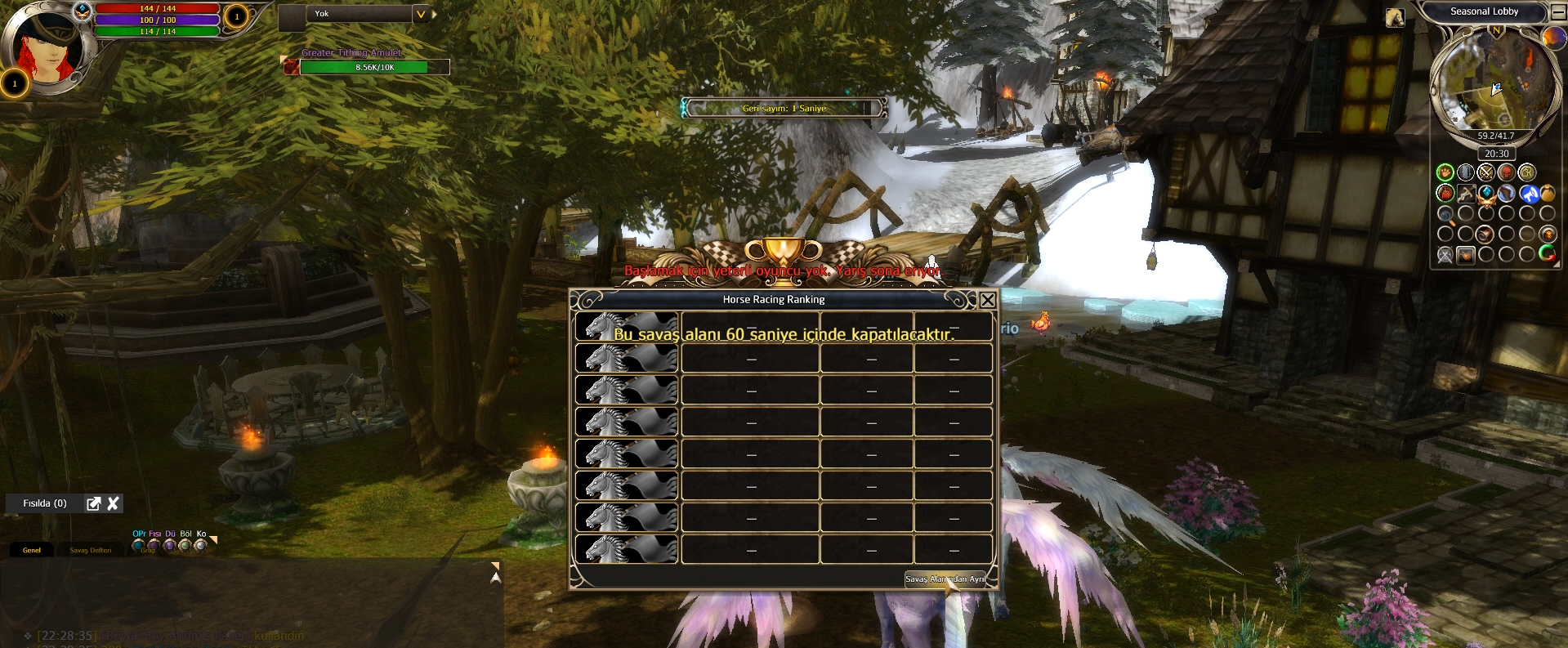1568x648 pixels.
Task: Click the magnifying glass search icon
Action: click(1445, 215)
